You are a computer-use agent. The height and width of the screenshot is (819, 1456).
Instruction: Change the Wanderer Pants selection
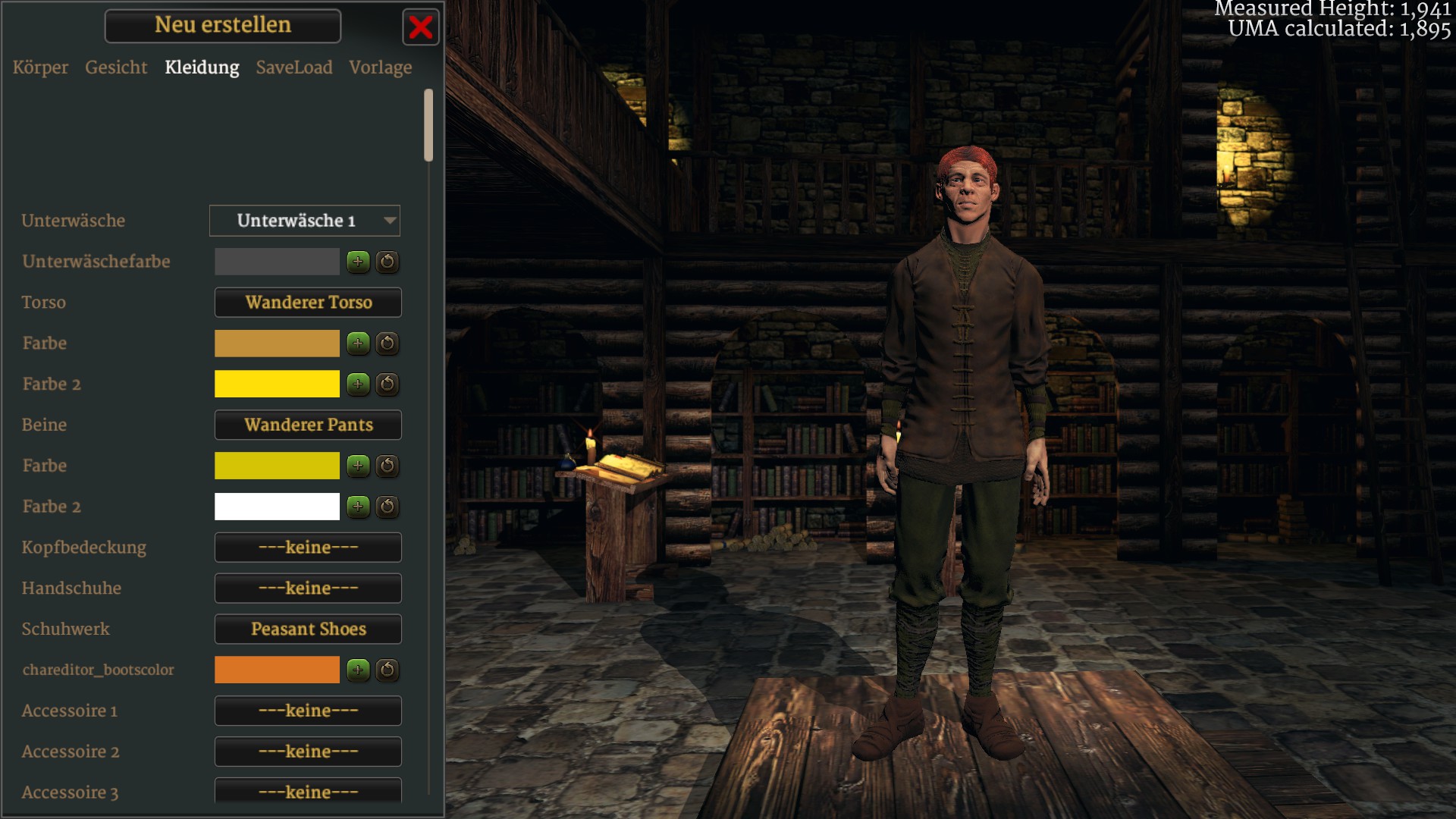(308, 425)
